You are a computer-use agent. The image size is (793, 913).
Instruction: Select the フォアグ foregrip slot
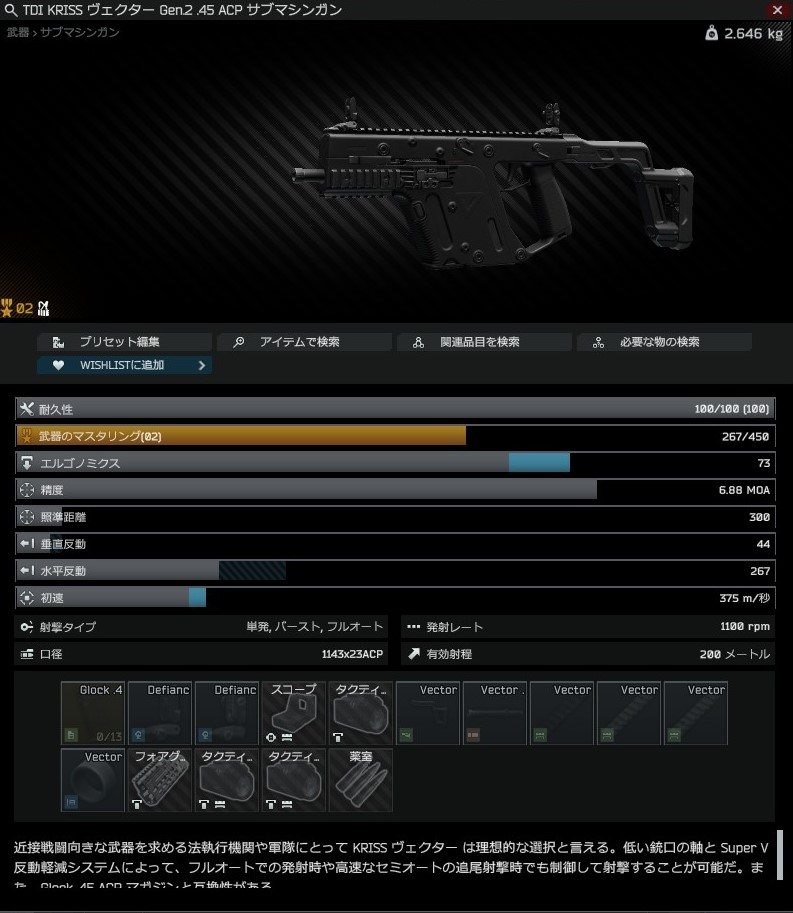coord(160,780)
